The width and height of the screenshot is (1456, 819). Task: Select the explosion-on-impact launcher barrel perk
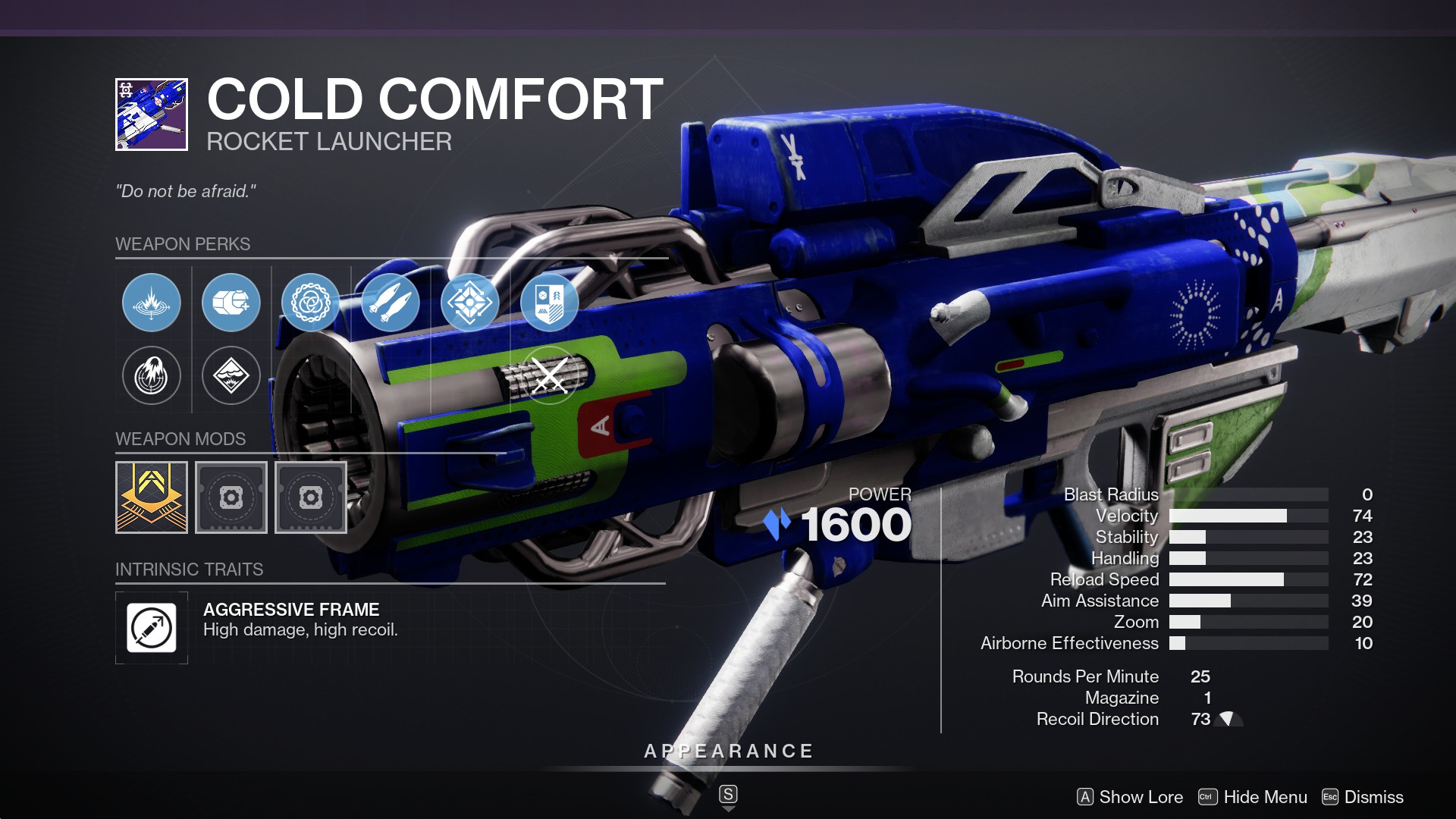click(152, 303)
